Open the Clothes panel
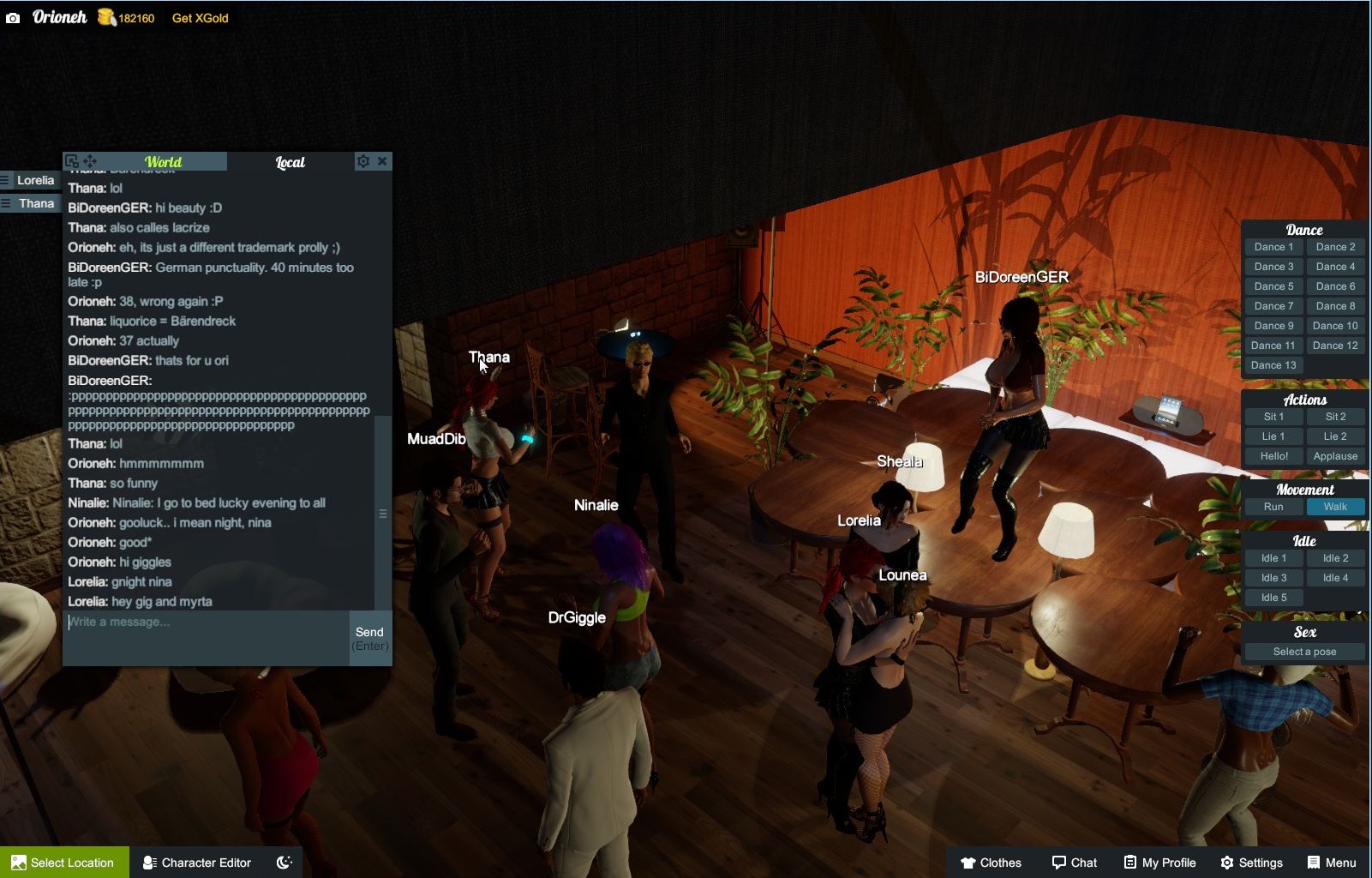Viewport: 1372px width, 878px height. 991,863
